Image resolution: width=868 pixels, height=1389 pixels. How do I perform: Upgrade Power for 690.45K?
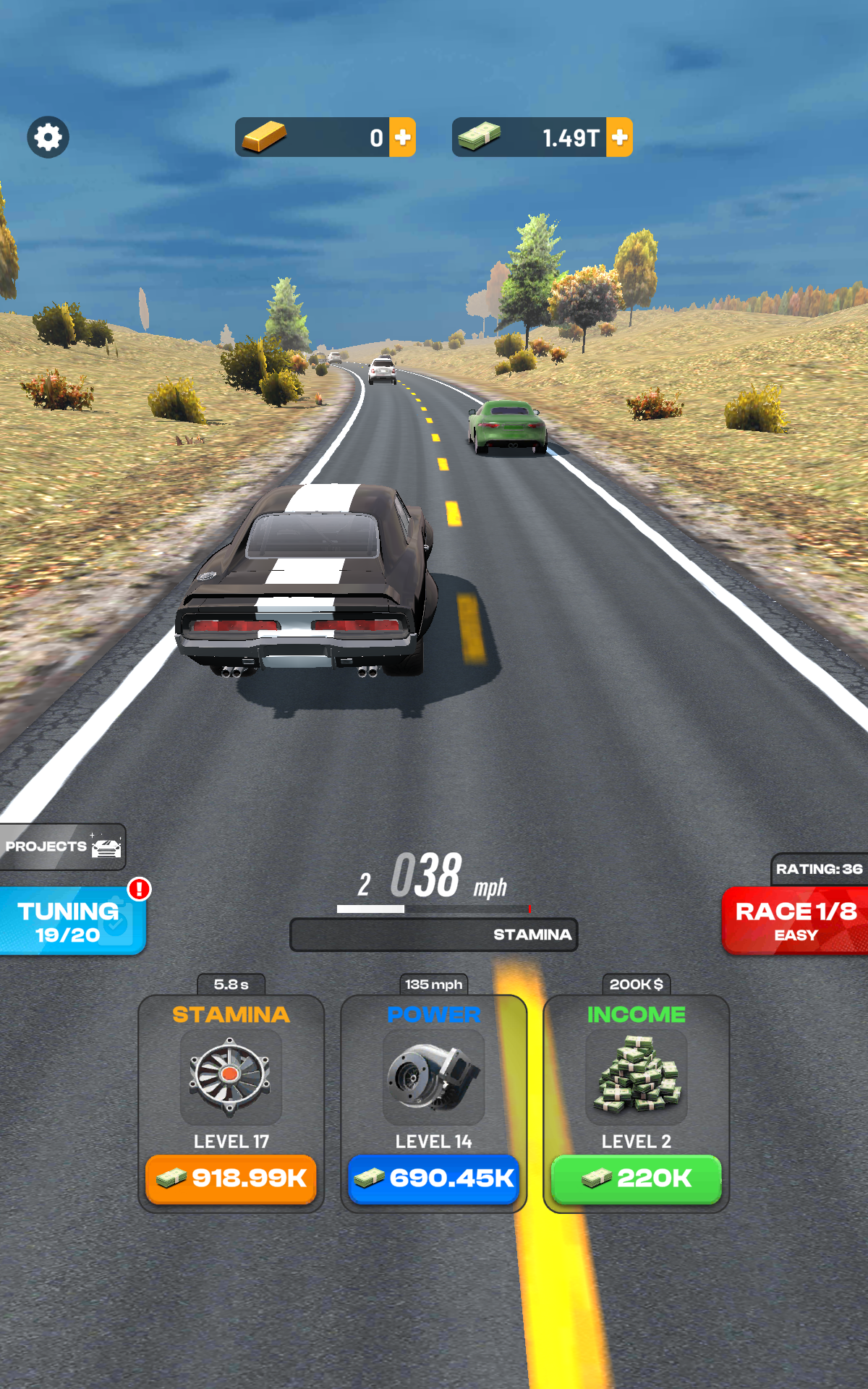point(434,1178)
